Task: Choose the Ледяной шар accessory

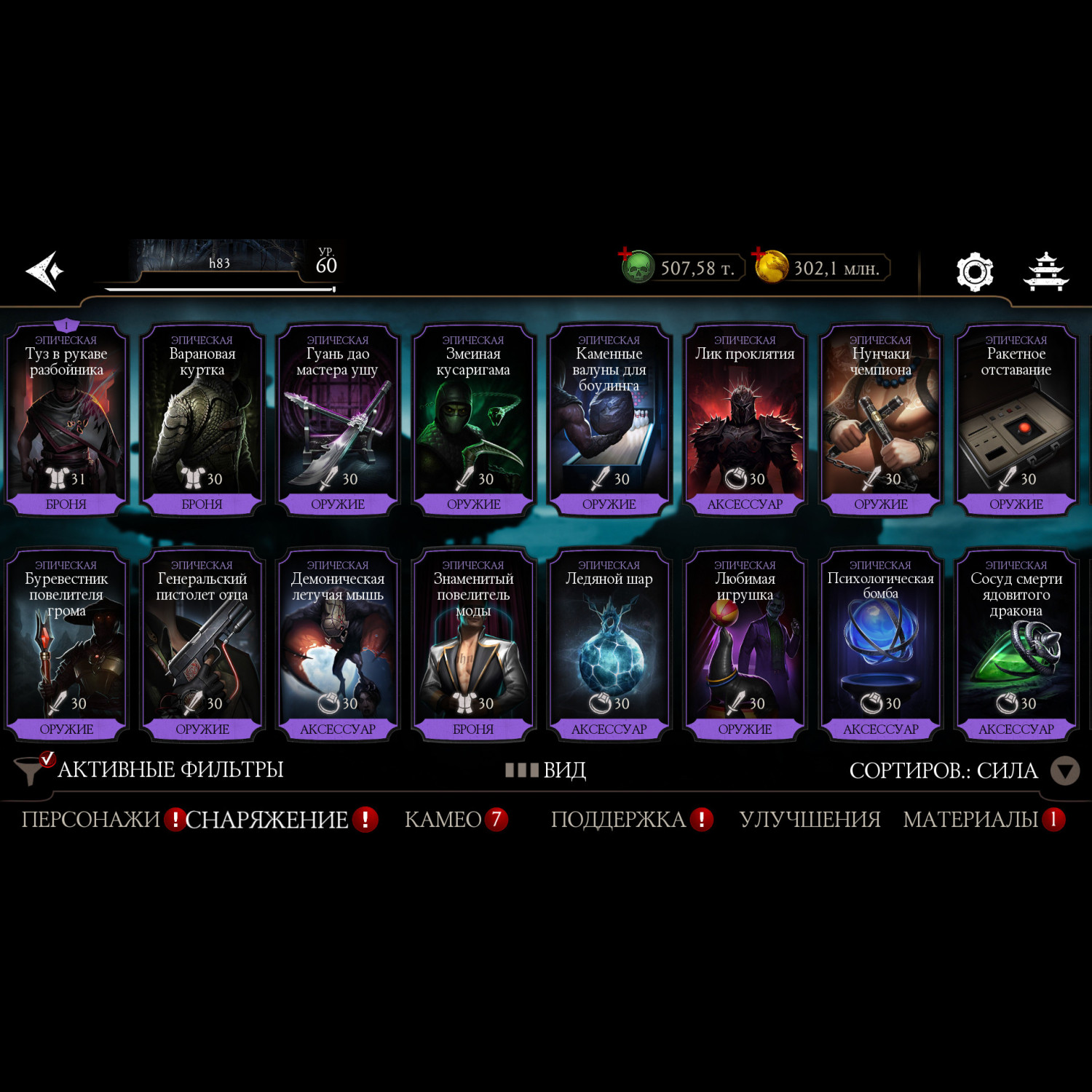Action: (x=609, y=645)
